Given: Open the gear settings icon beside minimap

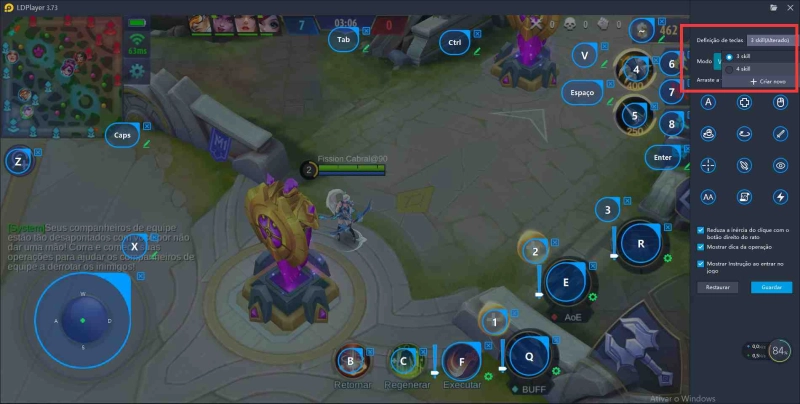Looking at the screenshot, I should [x=136, y=71].
